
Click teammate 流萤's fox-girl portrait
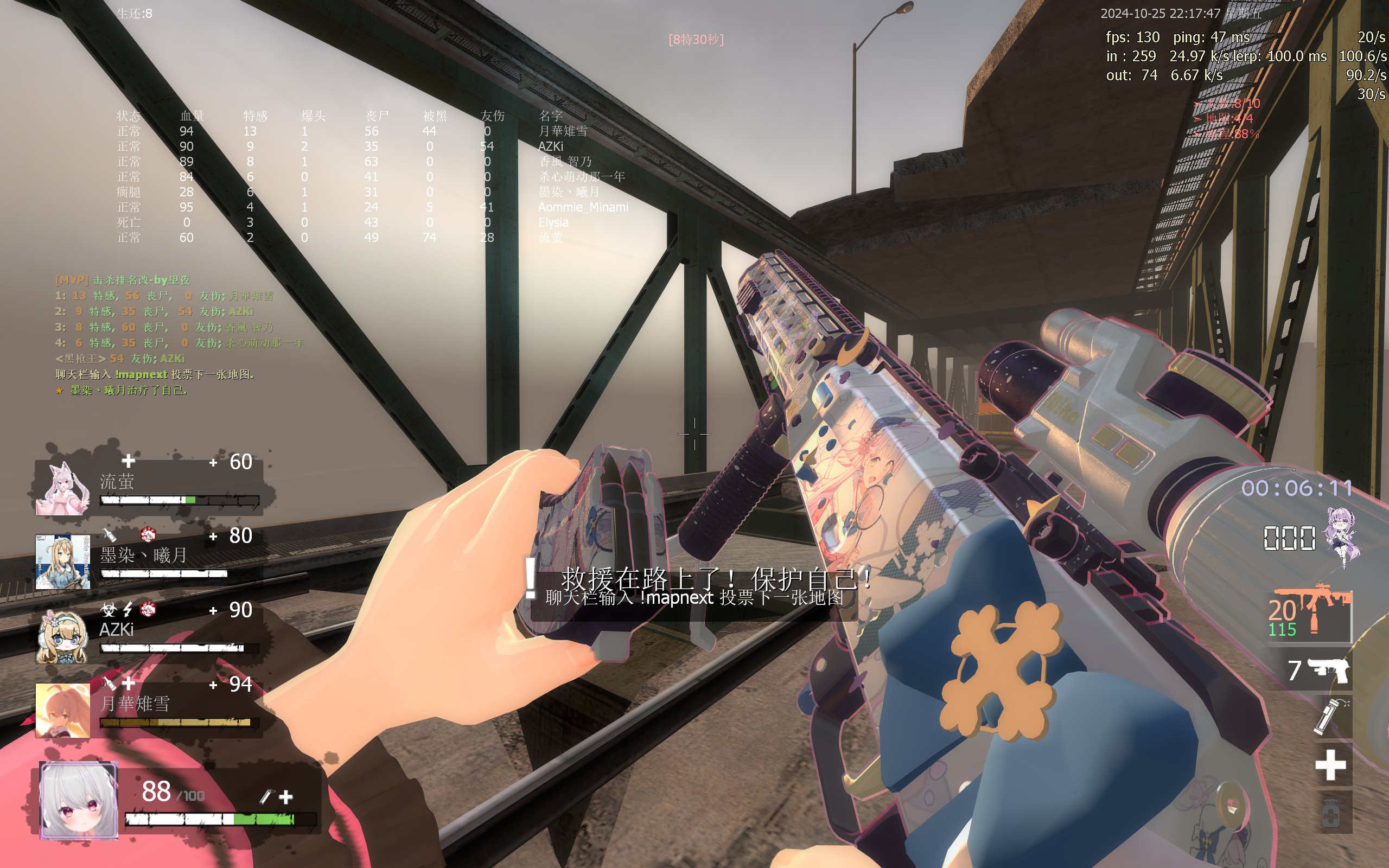pos(63,488)
